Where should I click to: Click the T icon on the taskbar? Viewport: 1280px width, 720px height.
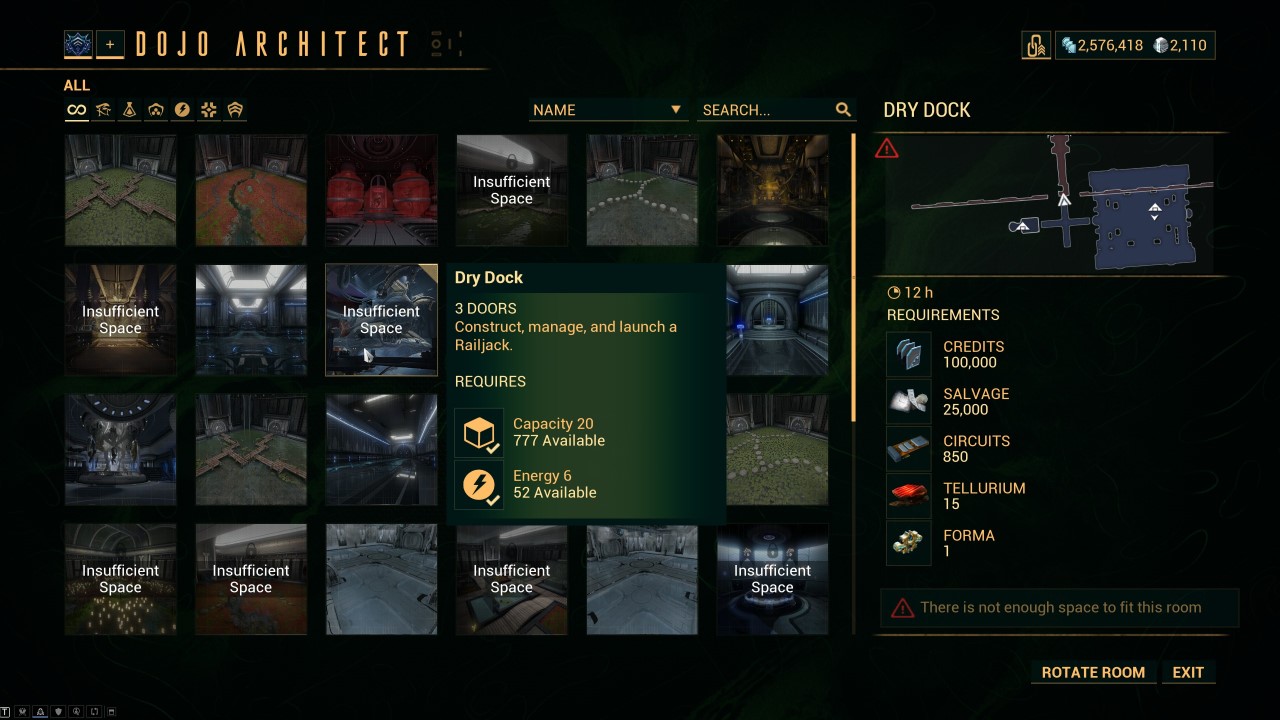pos(5,712)
